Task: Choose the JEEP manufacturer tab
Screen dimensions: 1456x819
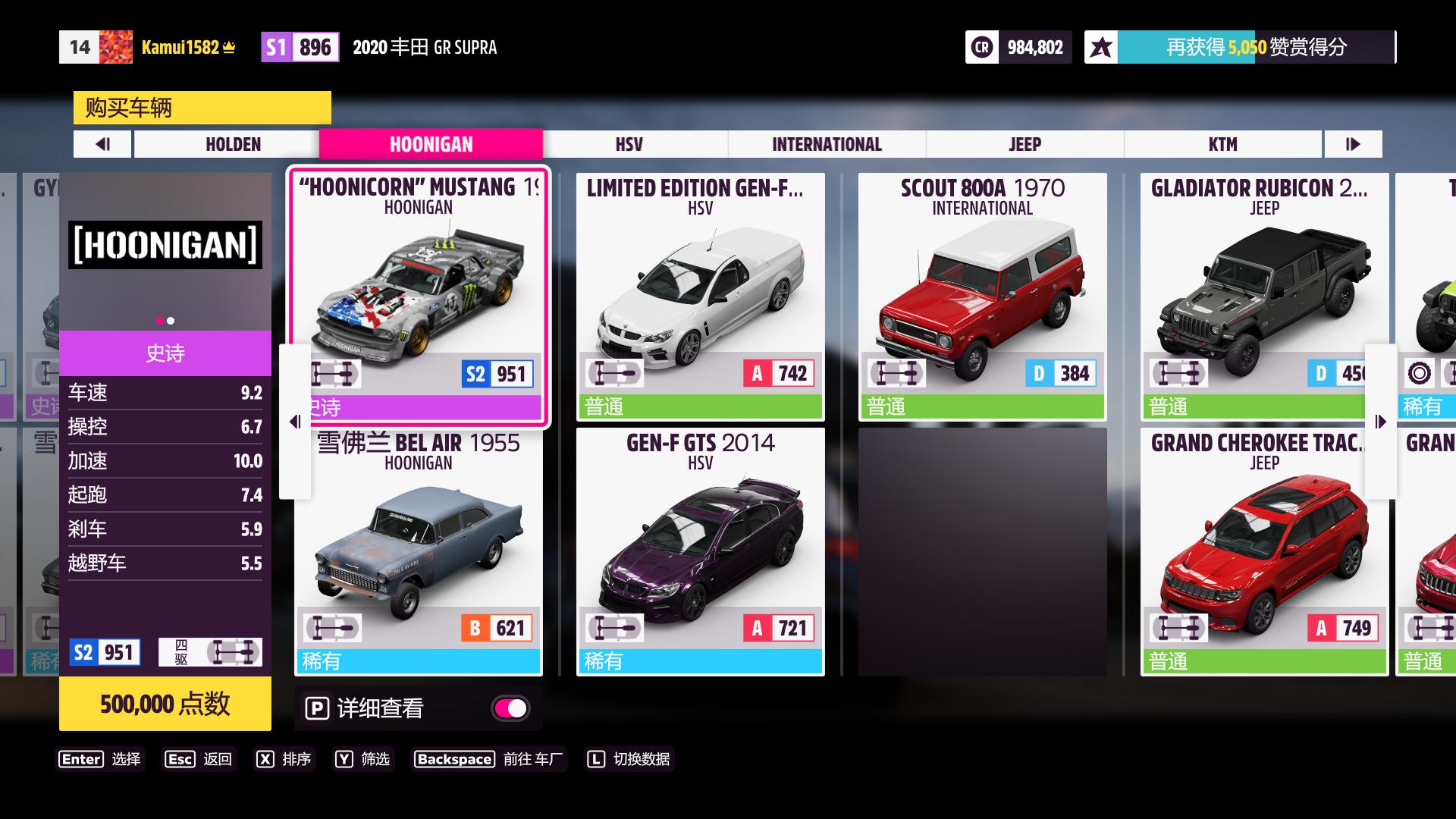Action: pyautogui.click(x=1025, y=144)
